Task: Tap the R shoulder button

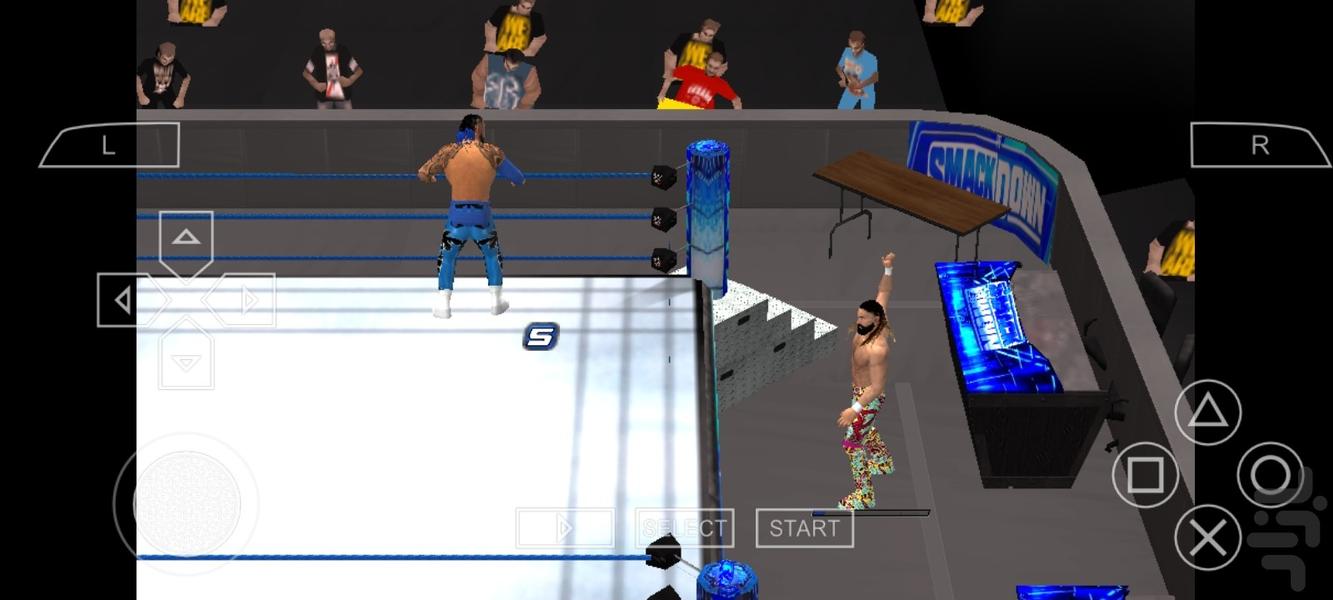Action: pyautogui.click(x=1260, y=146)
